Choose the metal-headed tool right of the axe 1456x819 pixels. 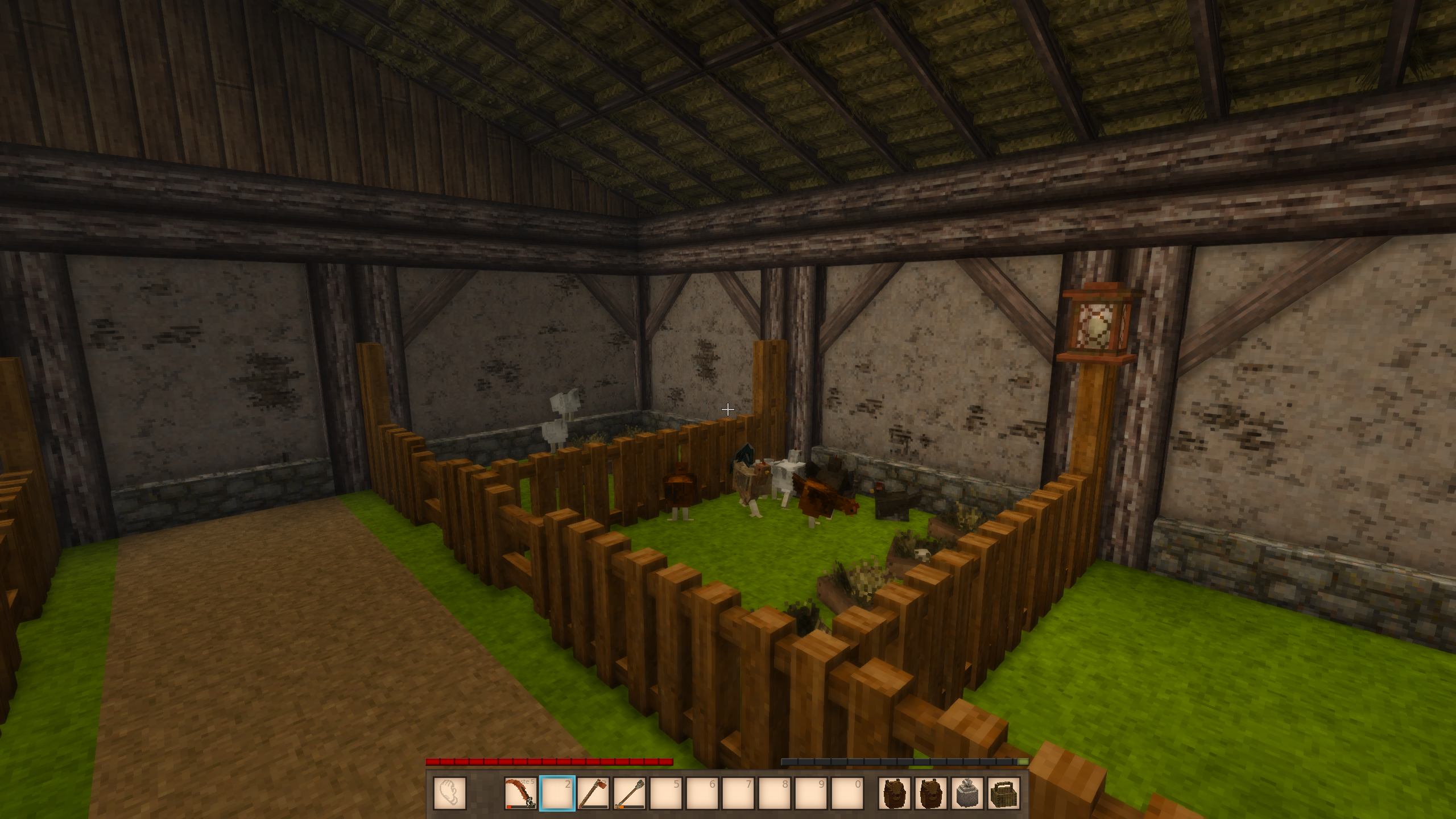(630, 793)
